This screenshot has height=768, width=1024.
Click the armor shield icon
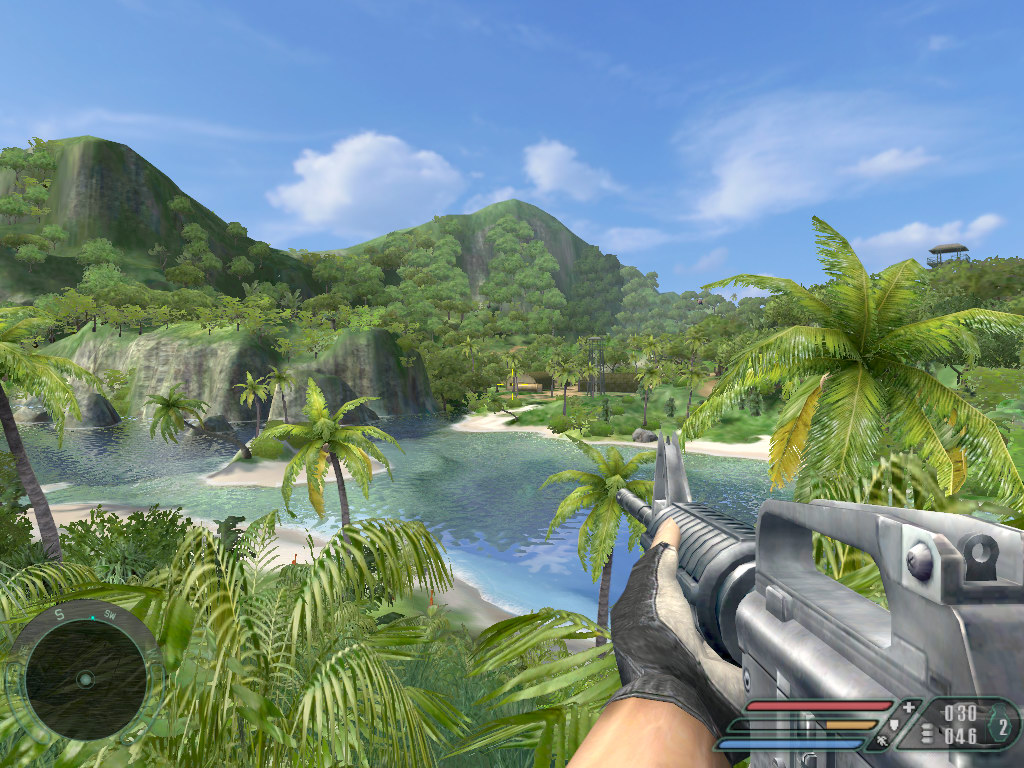pyautogui.click(x=893, y=724)
